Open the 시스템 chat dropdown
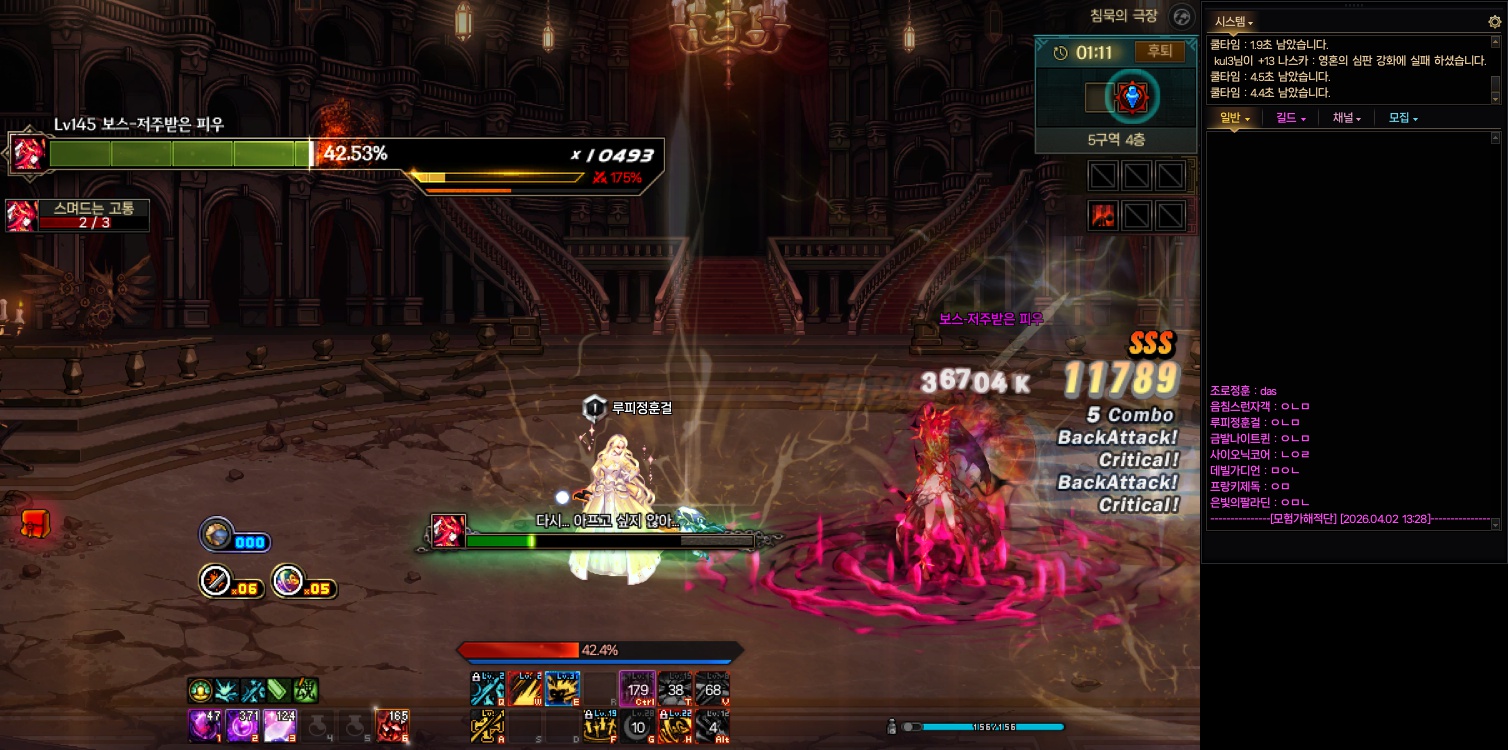The image size is (1508, 750). [1233, 21]
